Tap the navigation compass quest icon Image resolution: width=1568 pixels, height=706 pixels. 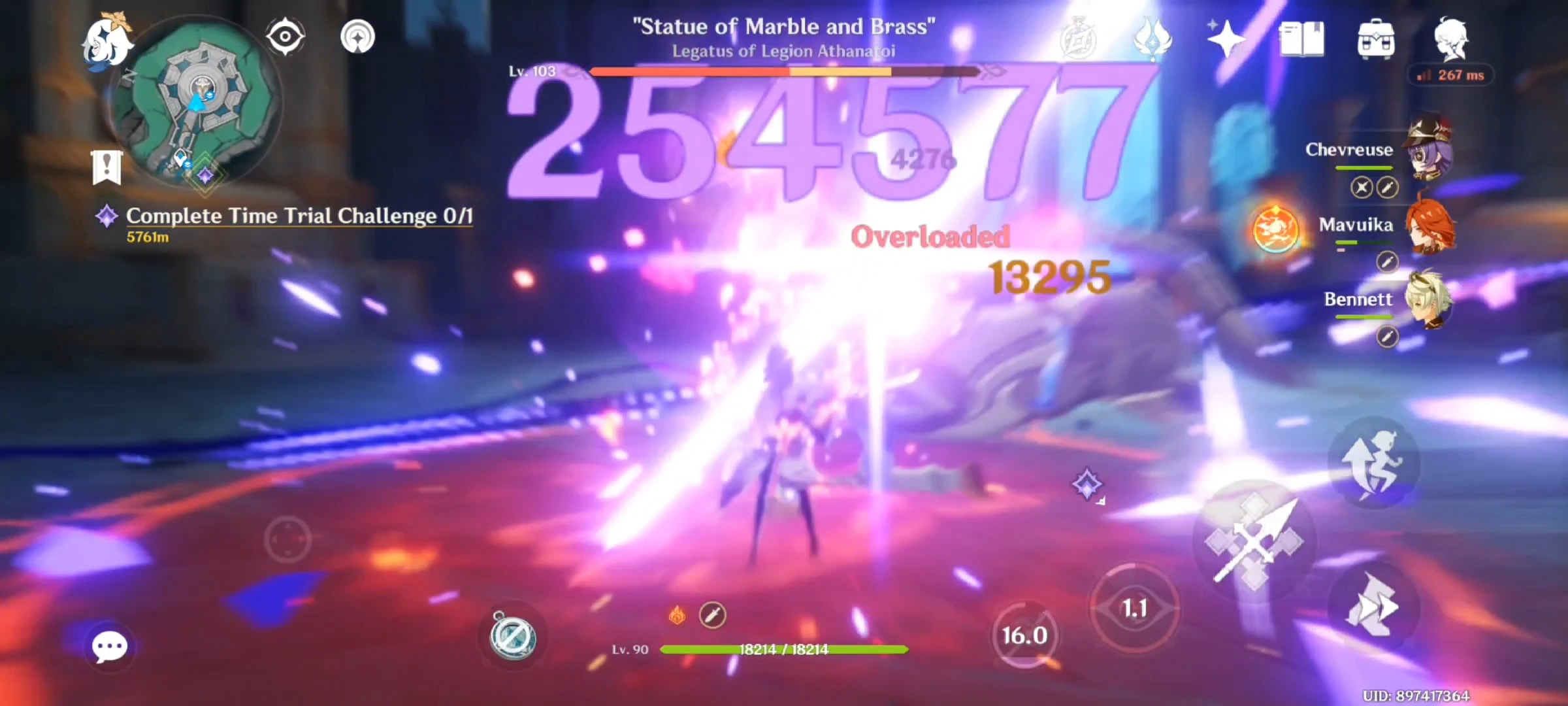coord(284,36)
